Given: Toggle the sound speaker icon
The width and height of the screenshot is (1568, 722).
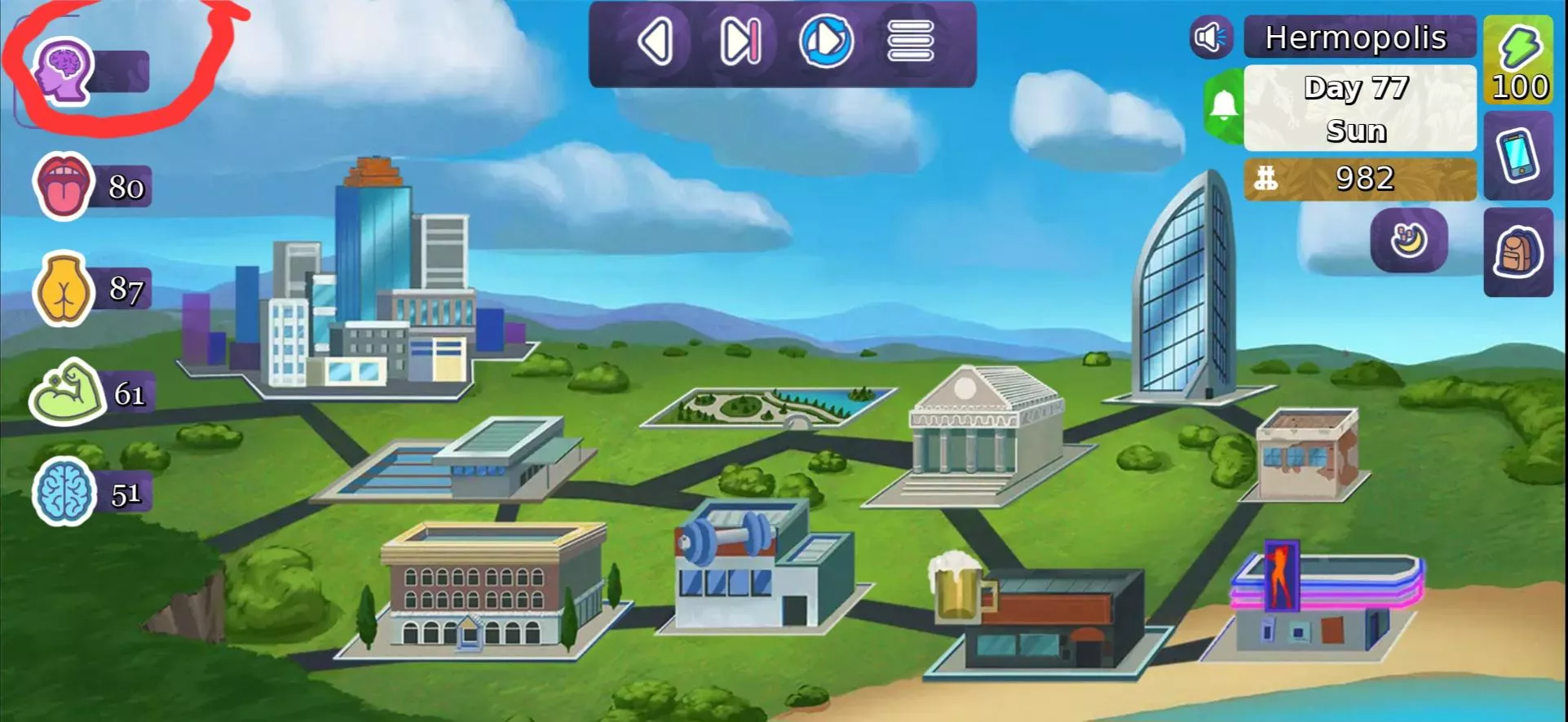Looking at the screenshot, I should pos(1211,38).
